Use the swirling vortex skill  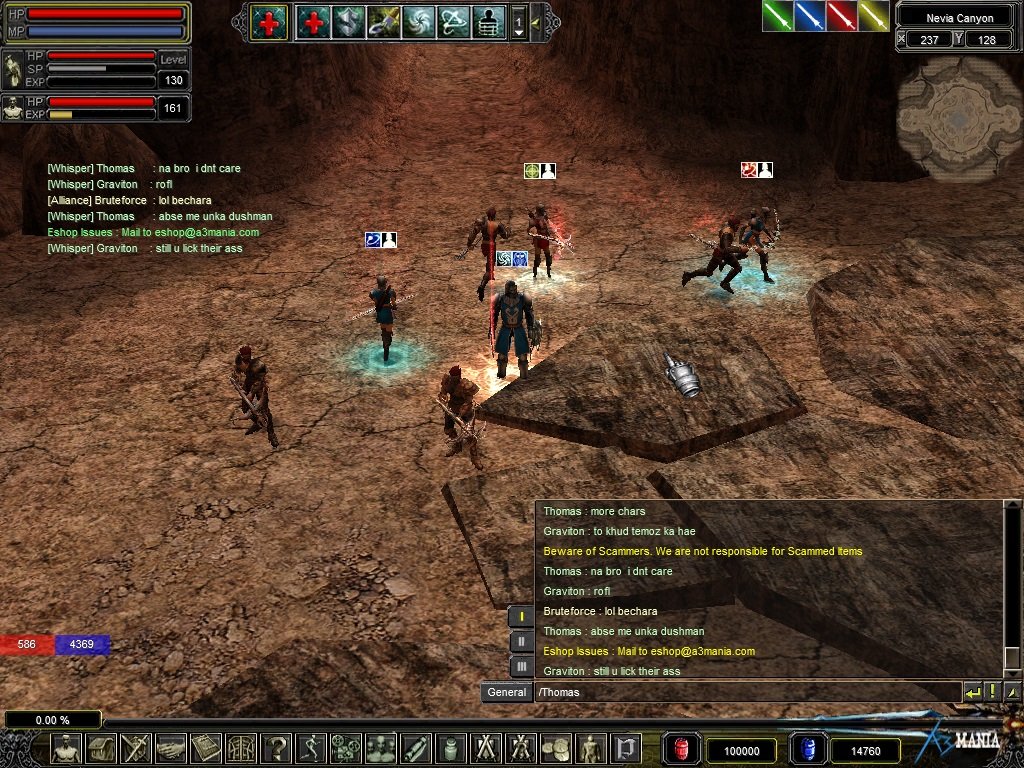pos(418,22)
